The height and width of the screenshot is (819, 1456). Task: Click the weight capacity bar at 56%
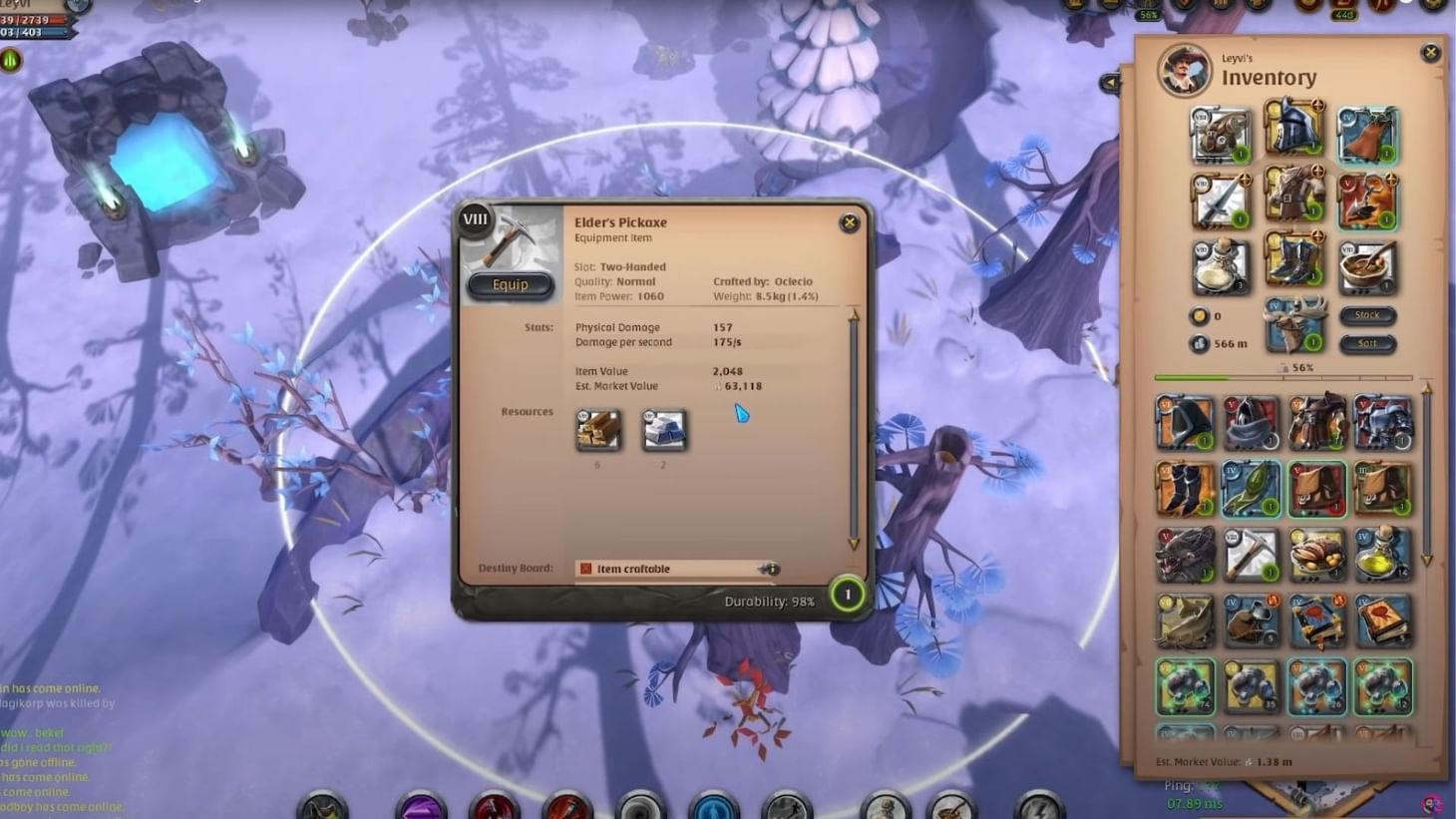(1281, 377)
